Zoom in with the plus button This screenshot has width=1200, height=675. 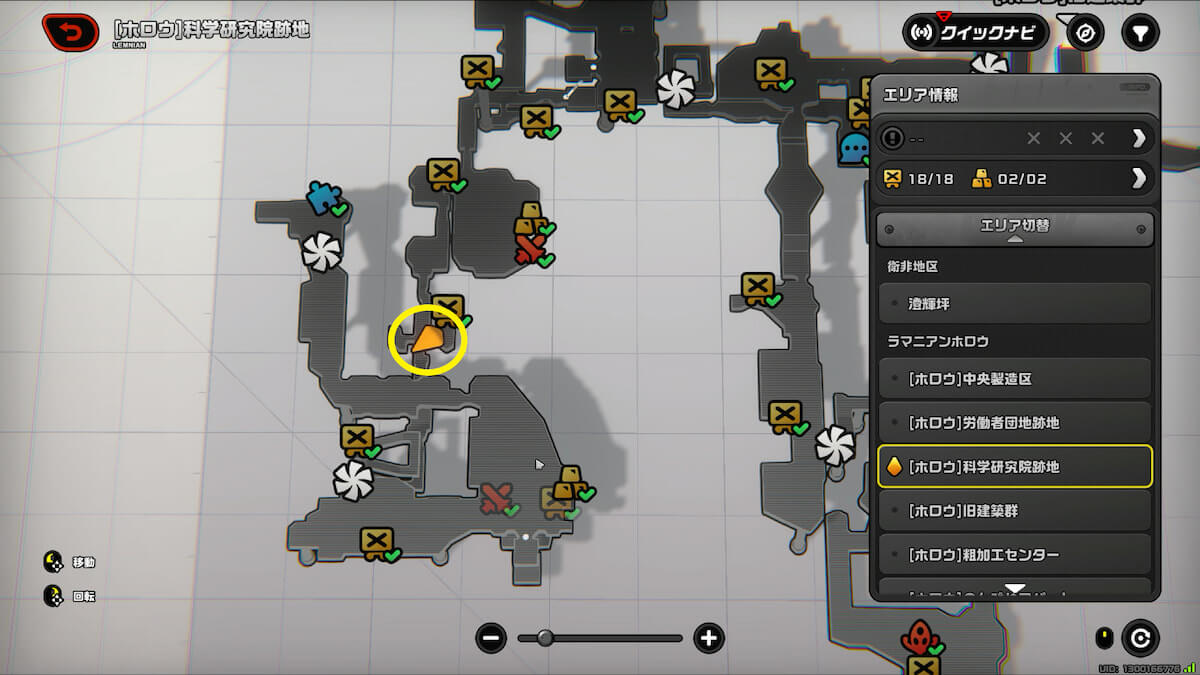(709, 638)
